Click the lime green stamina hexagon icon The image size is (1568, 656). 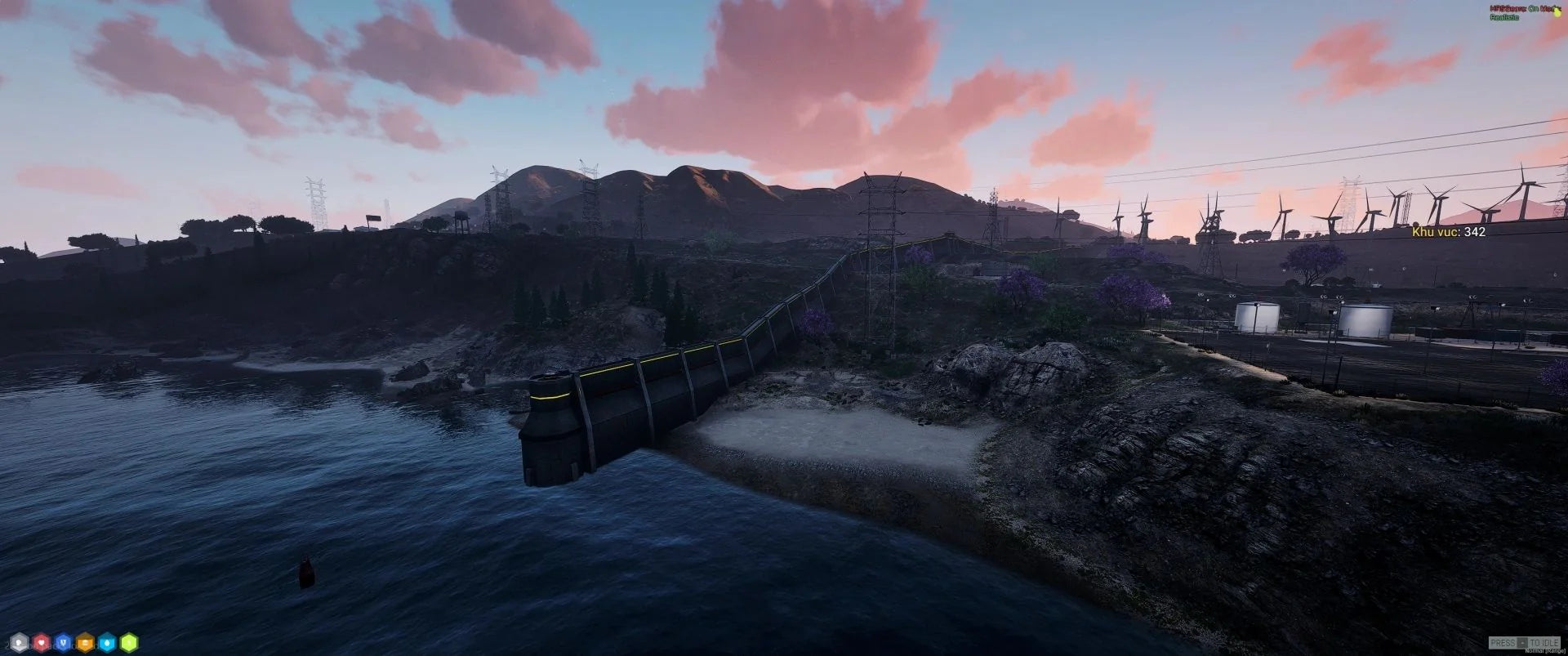[x=129, y=643]
